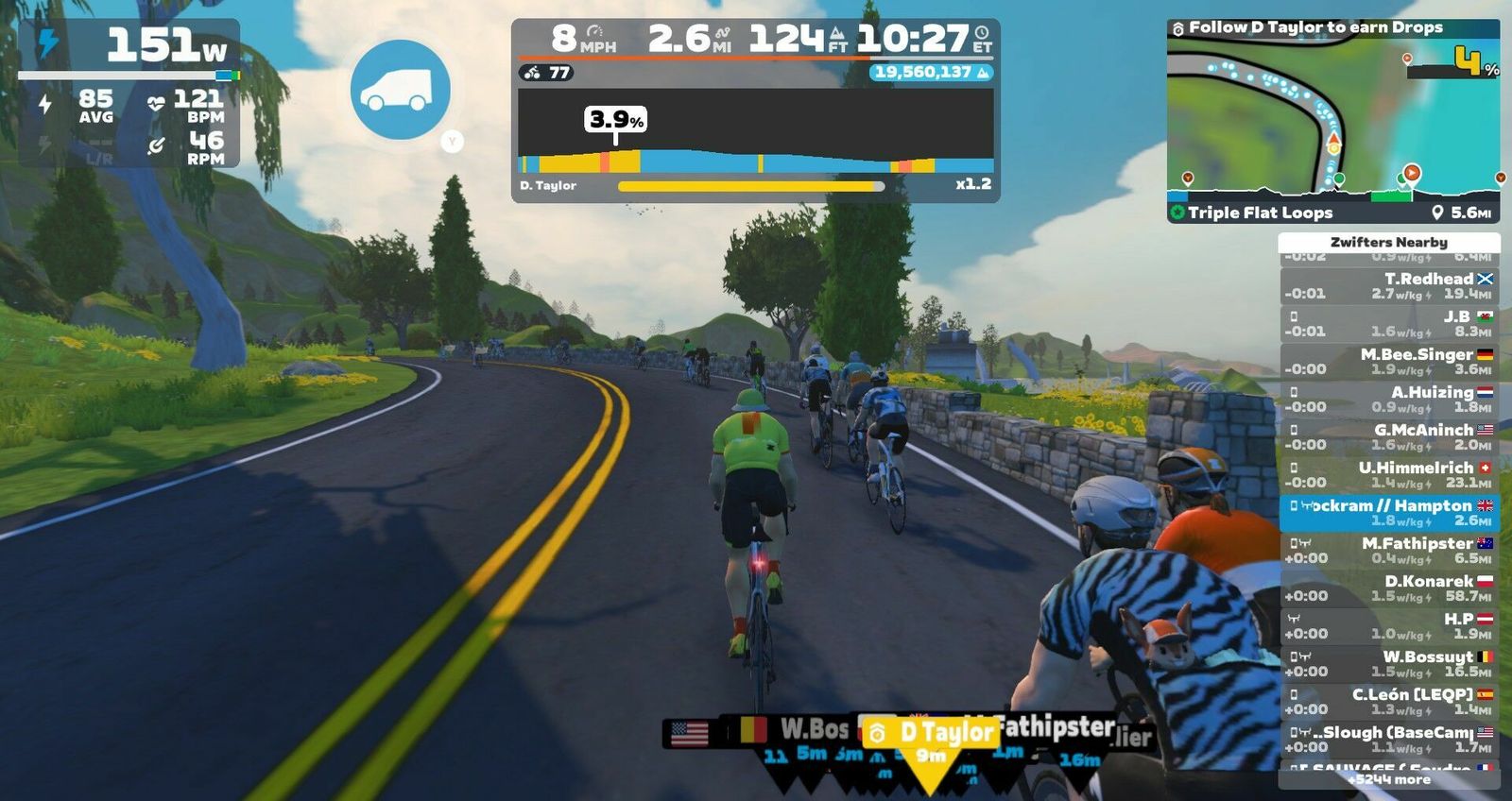Select M.Bee.Singer in the riders list

(x=1389, y=361)
